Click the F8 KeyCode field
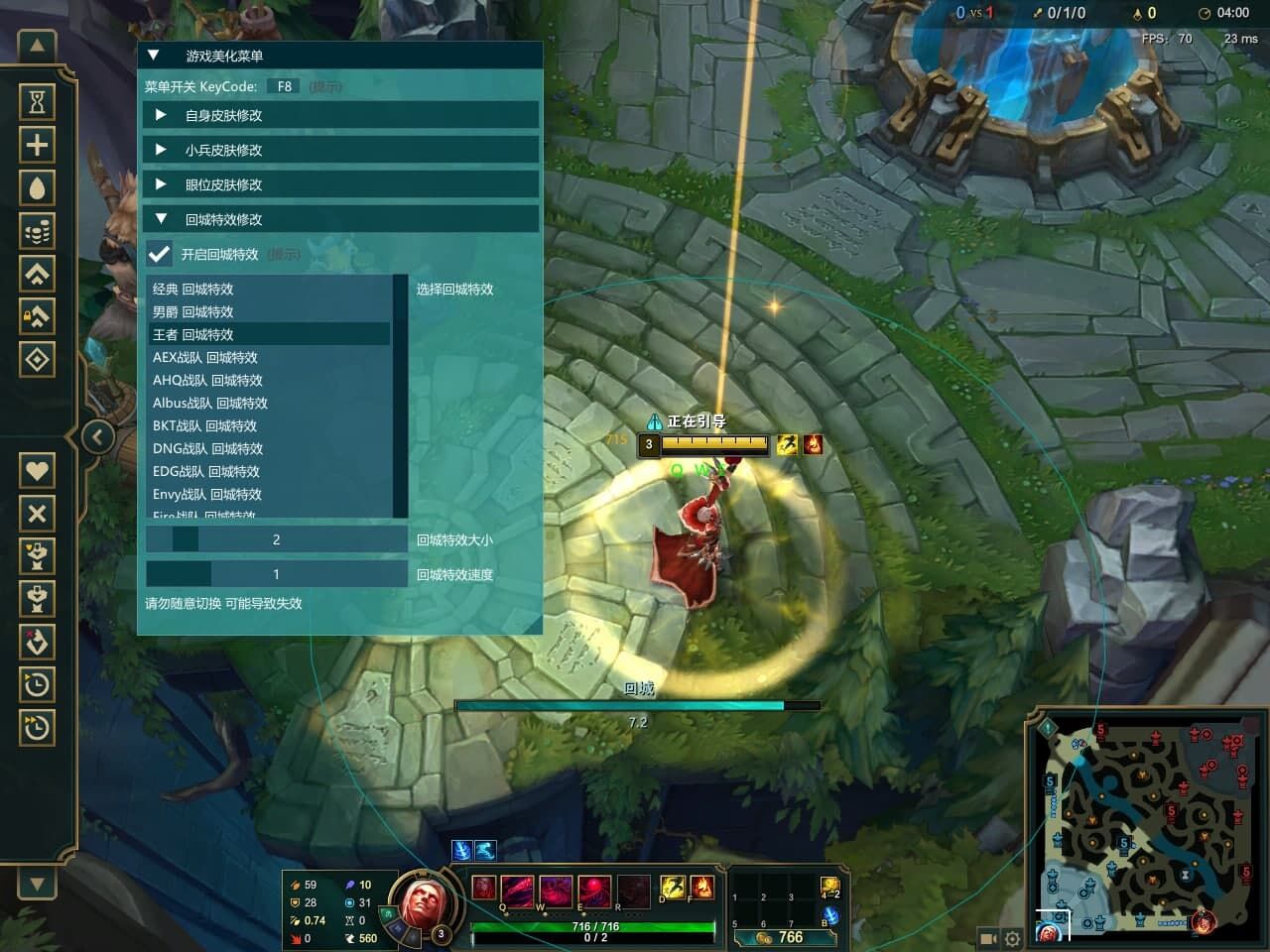Screen dimensions: 1270x952 (x=284, y=86)
